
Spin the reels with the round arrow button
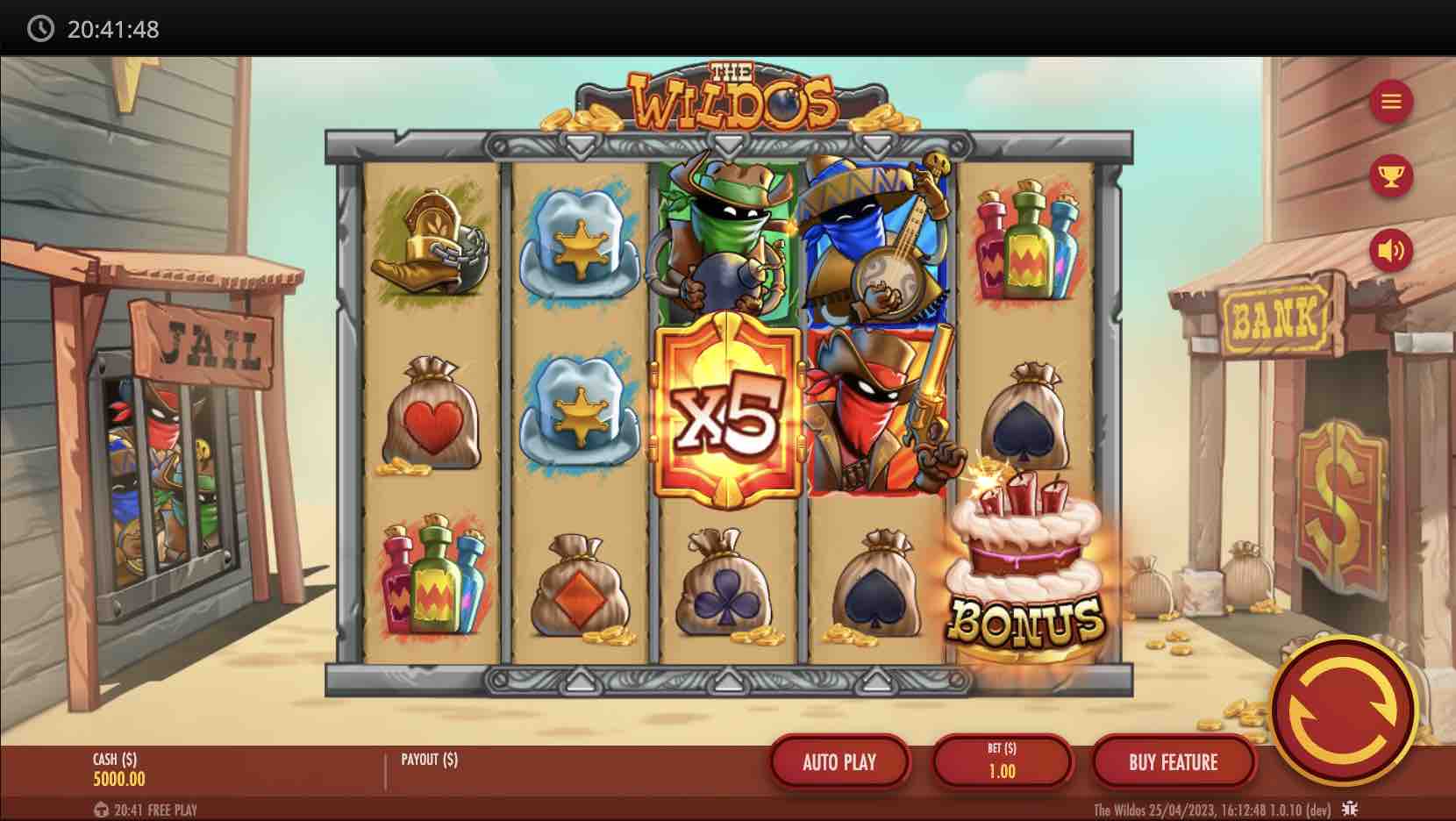click(1341, 709)
